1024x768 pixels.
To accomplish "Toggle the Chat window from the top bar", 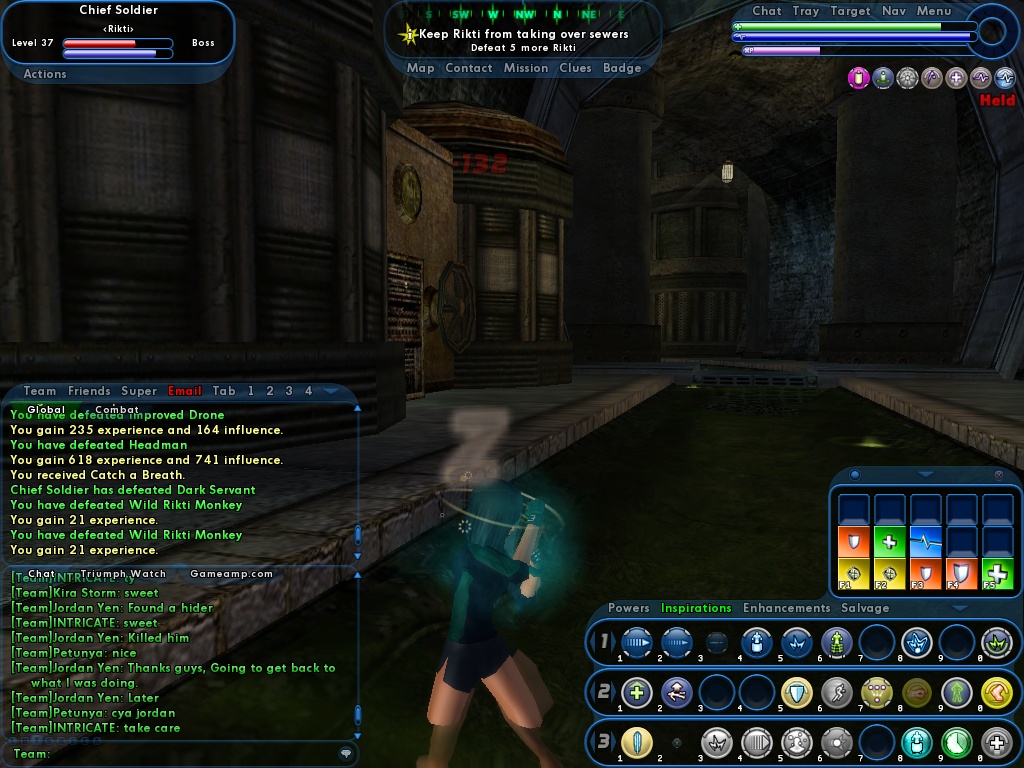I will point(767,11).
